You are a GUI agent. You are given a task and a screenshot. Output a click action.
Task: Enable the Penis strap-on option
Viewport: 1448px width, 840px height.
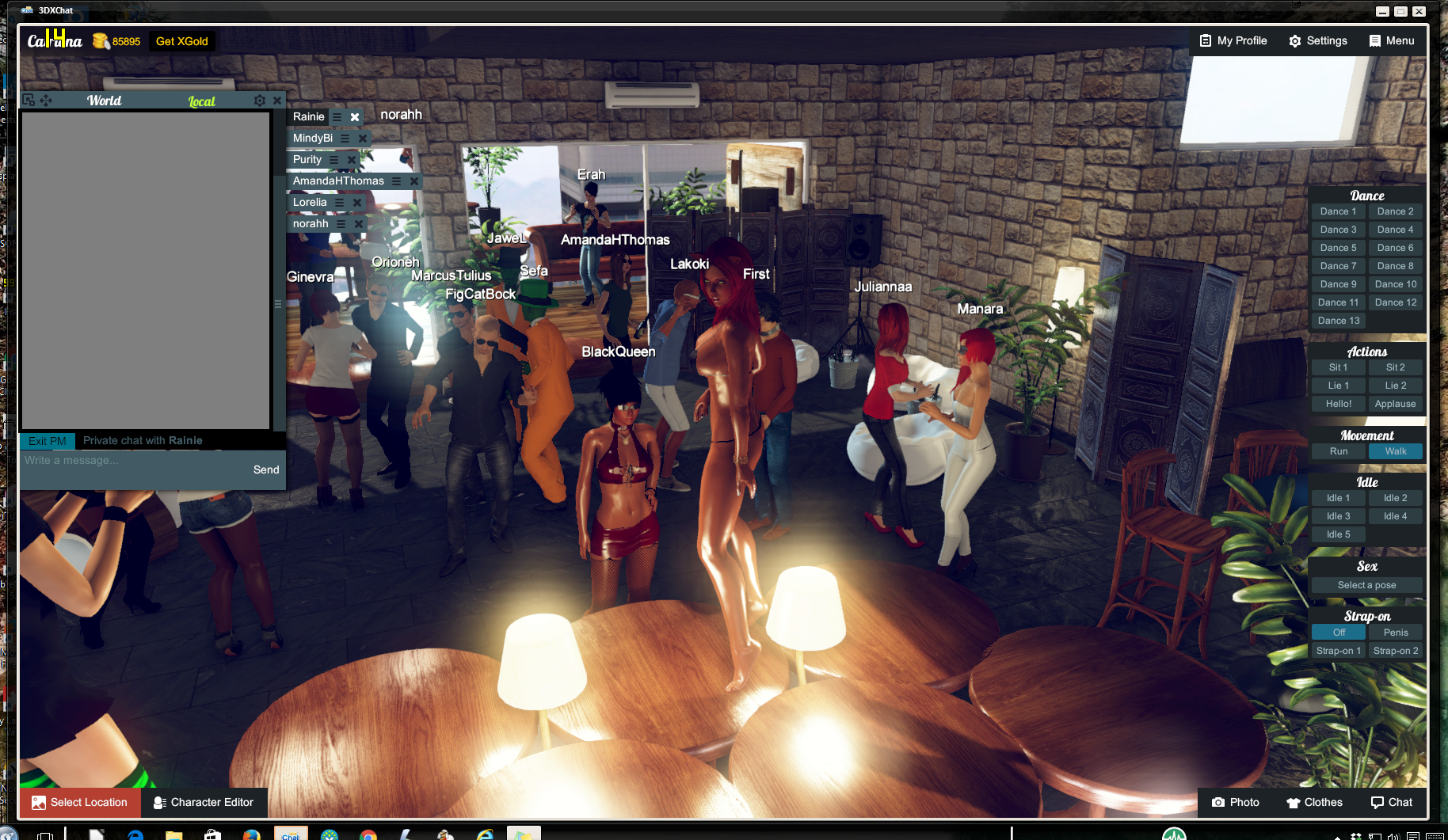pyautogui.click(x=1395, y=632)
